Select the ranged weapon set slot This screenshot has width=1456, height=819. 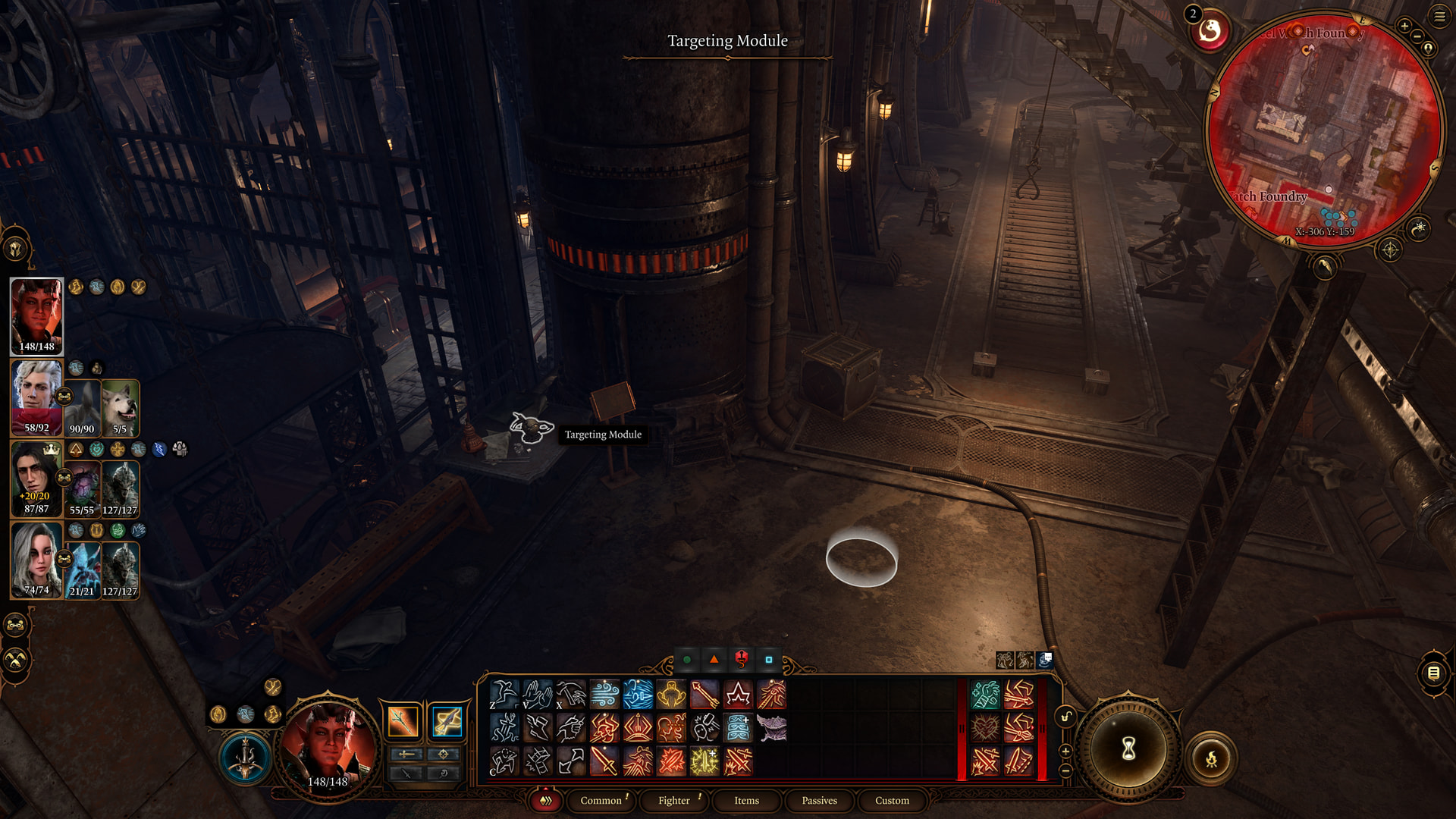[447, 721]
